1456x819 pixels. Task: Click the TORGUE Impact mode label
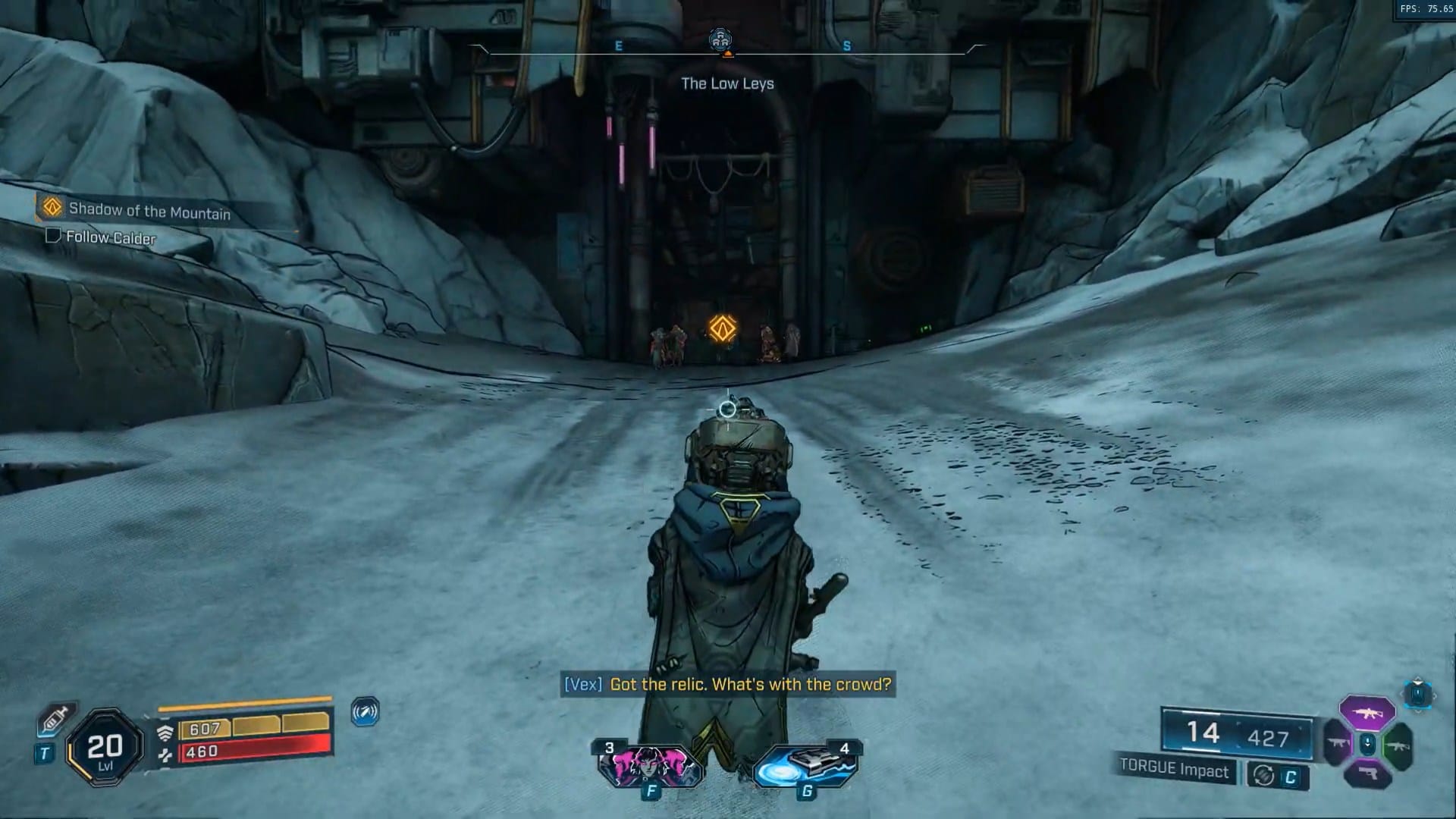(x=1174, y=769)
